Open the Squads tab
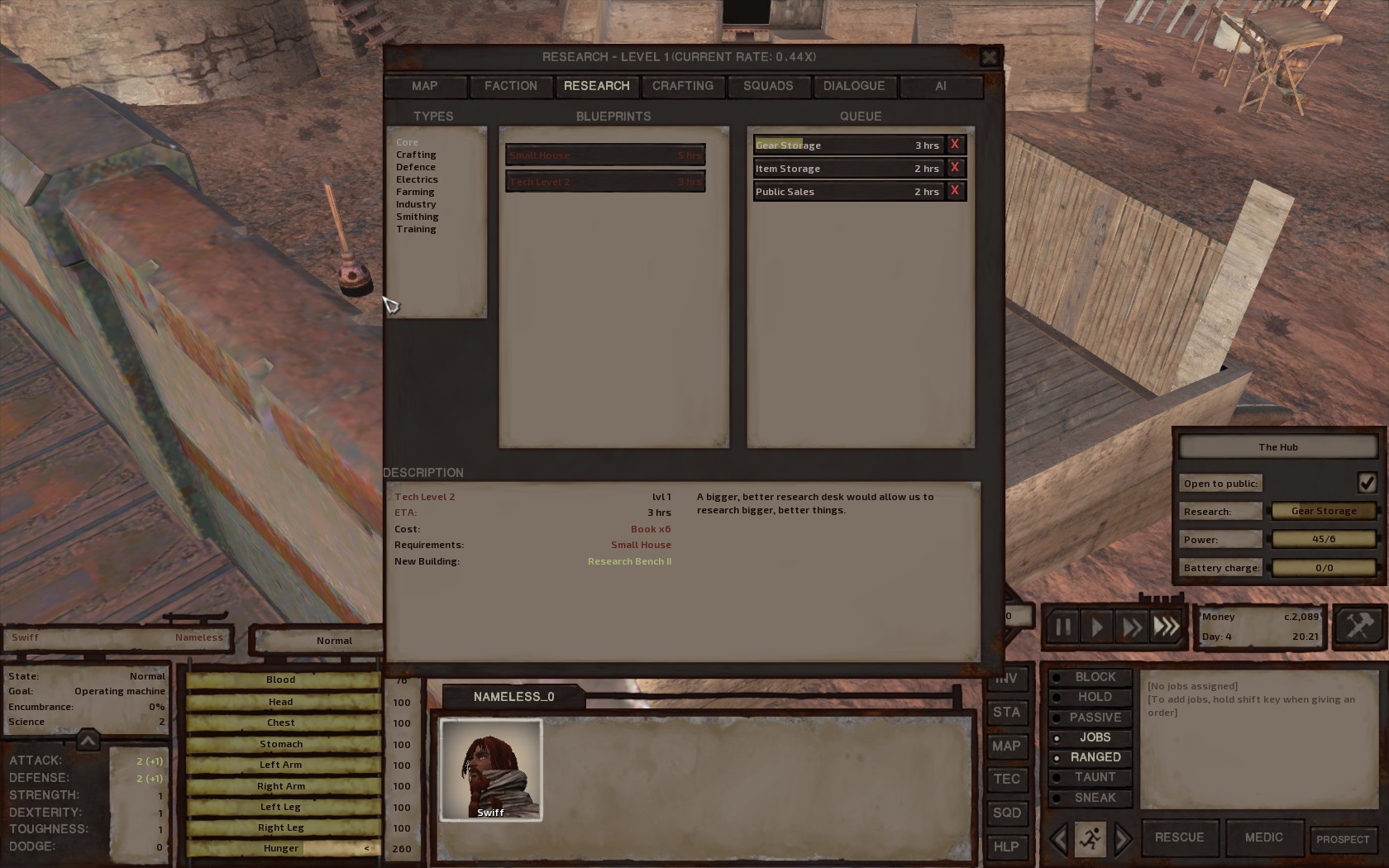Viewport: 1389px width, 868px height. pyautogui.click(x=768, y=86)
